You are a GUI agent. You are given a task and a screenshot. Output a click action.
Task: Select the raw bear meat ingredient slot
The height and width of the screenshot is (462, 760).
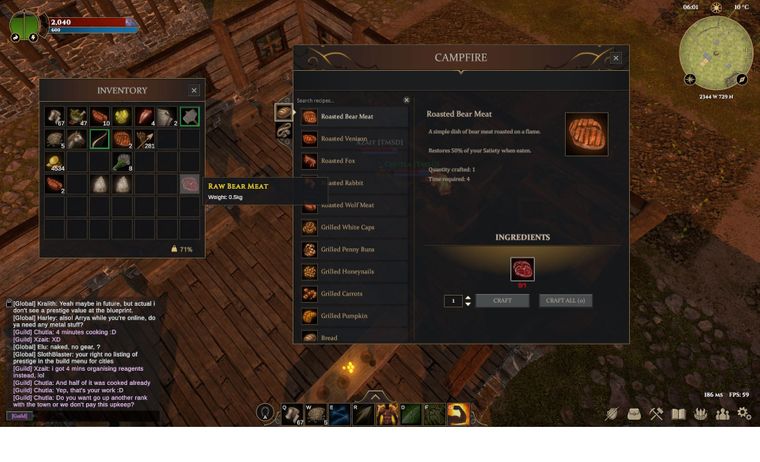point(522,269)
